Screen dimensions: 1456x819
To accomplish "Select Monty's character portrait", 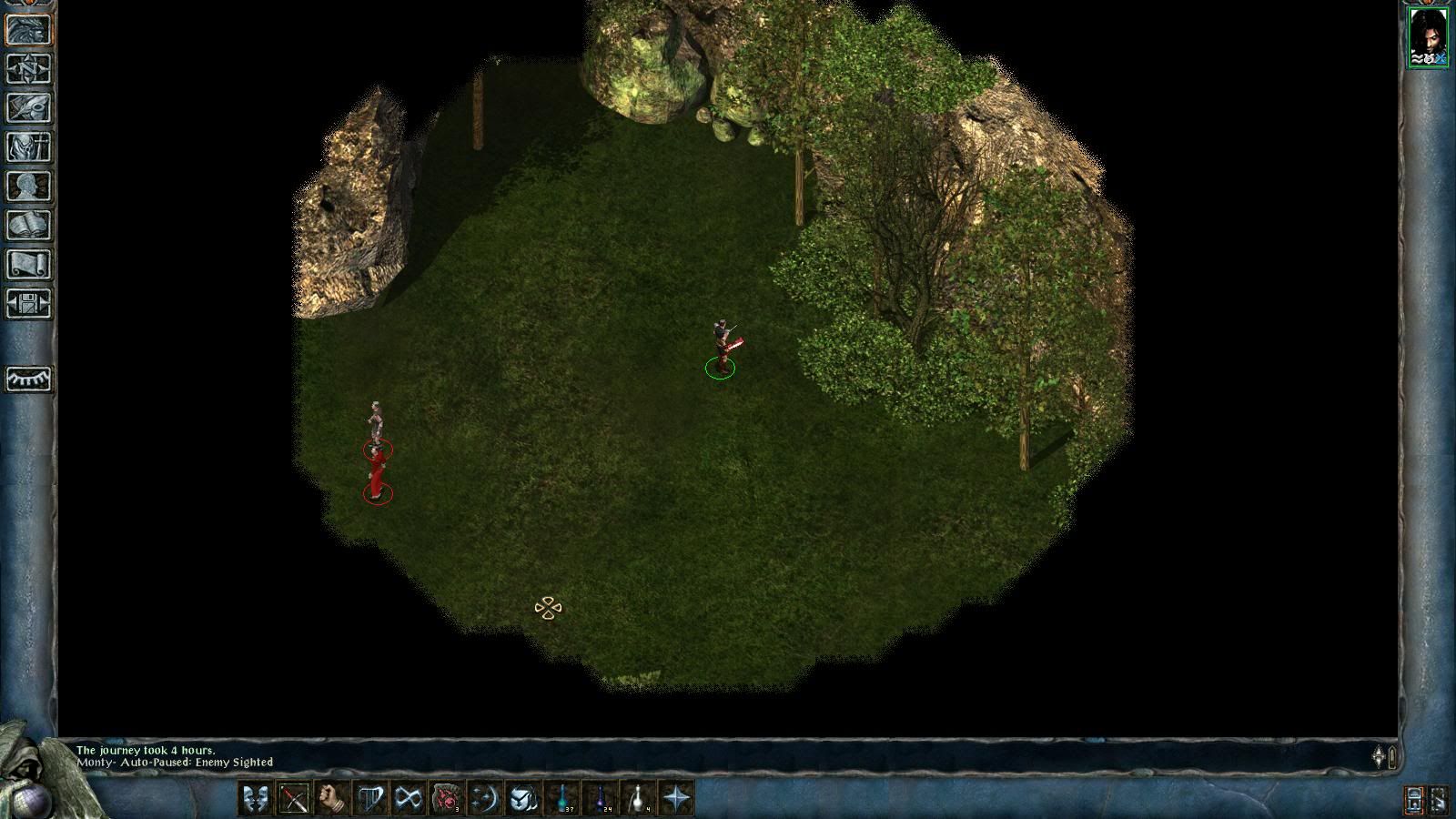I will 1428,35.
